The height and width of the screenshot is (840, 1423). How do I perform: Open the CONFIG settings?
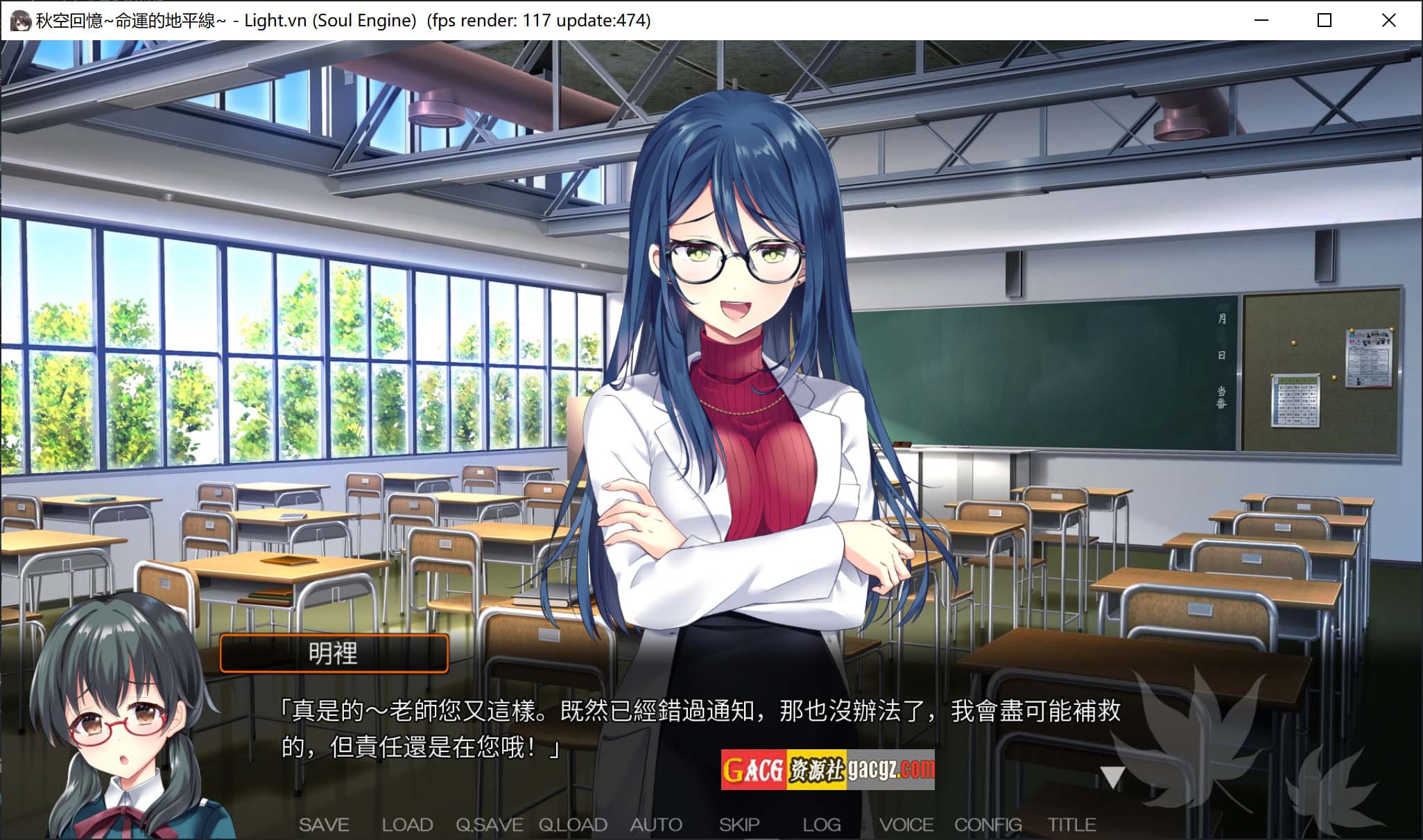(x=988, y=825)
